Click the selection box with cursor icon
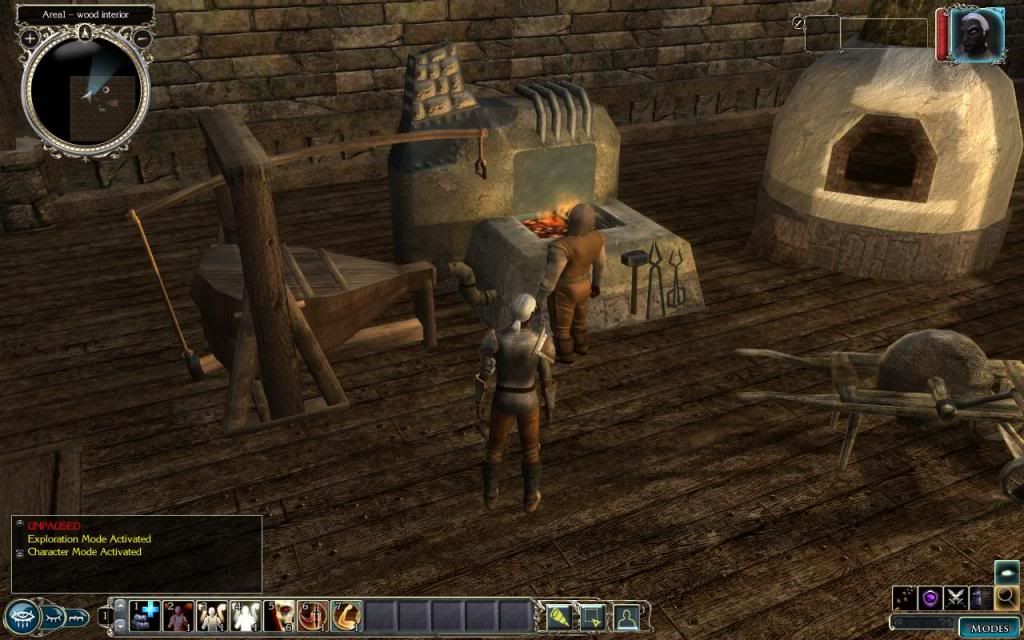Image resolution: width=1024 pixels, height=640 pixels. pos(593,616)
